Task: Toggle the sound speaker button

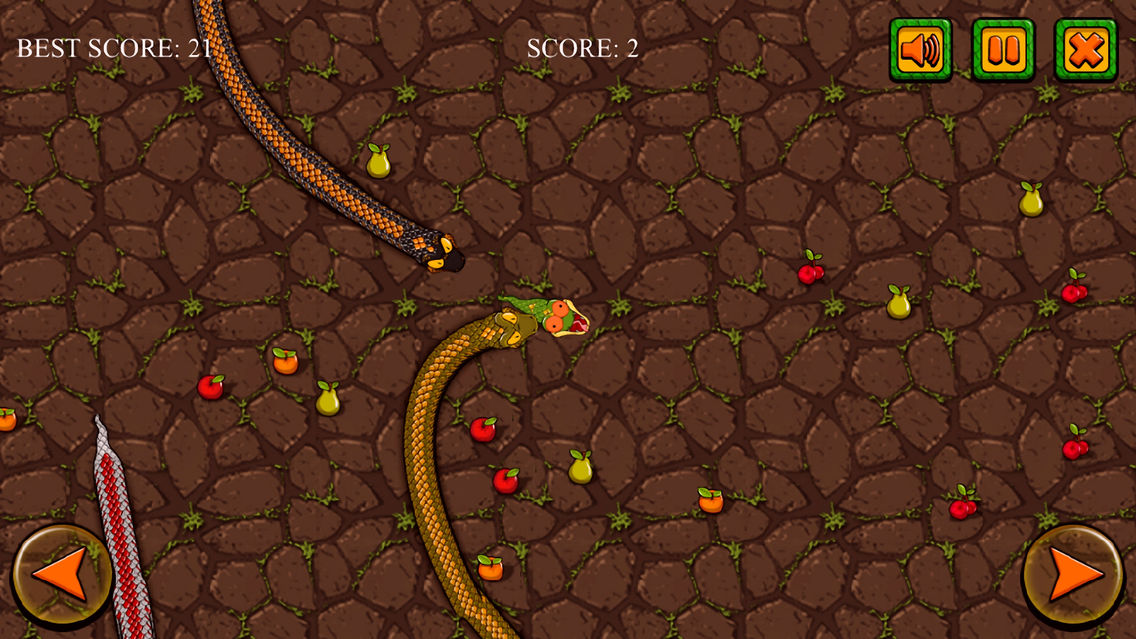Action: point(920,50)
